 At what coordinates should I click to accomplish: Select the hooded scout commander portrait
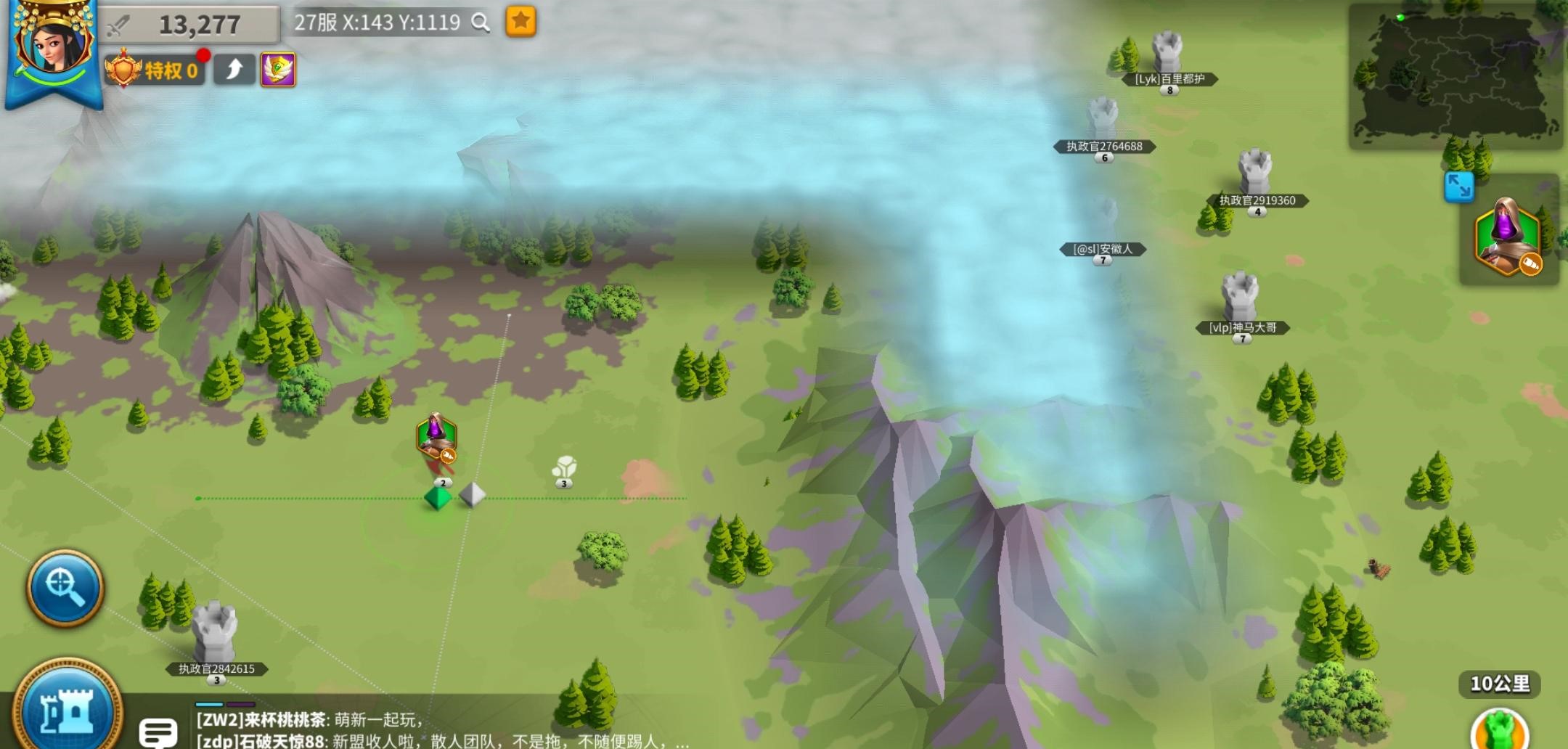[x=1508, y=237]
